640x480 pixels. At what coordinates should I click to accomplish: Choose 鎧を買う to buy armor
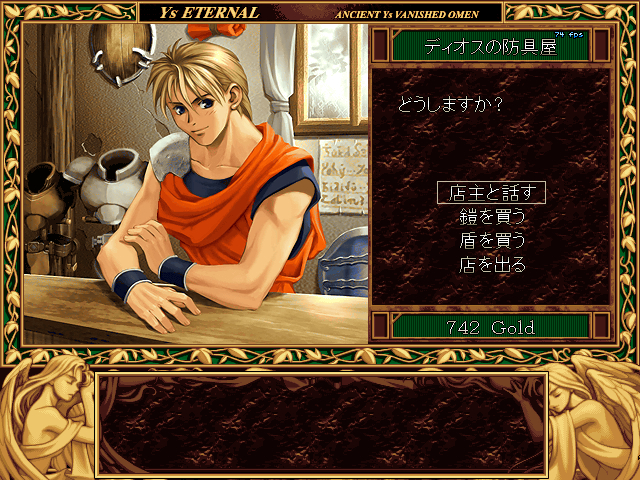pos(491,217)
